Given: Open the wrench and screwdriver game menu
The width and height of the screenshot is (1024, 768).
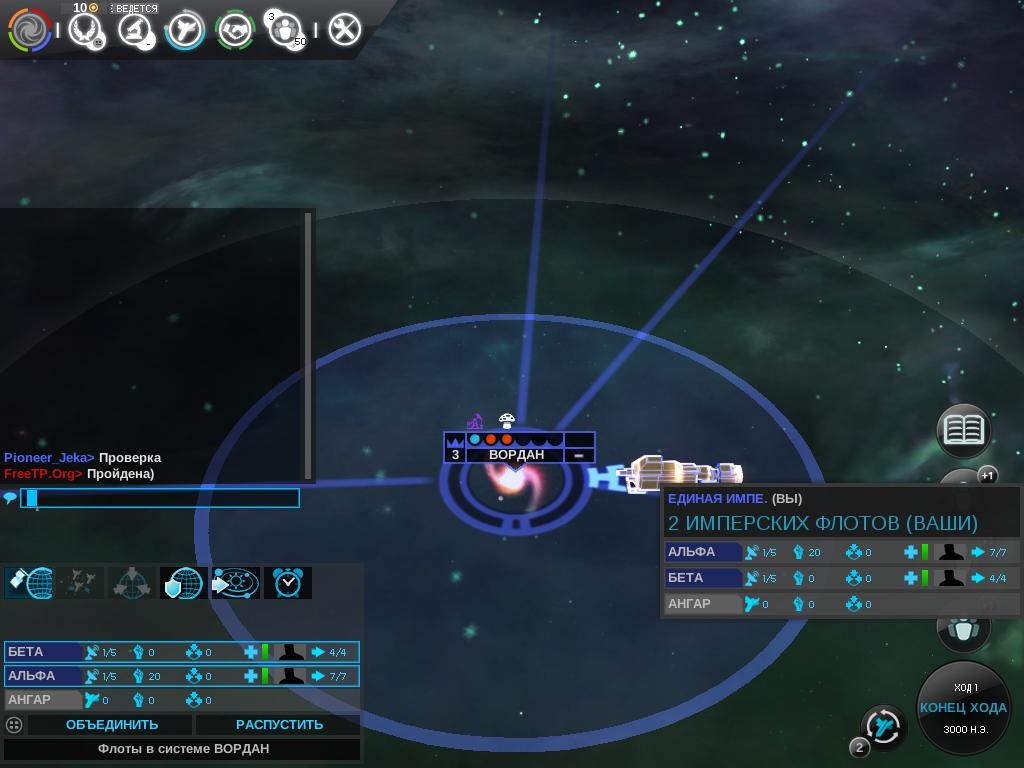Looking at the screenshot, I should point(344,30).
